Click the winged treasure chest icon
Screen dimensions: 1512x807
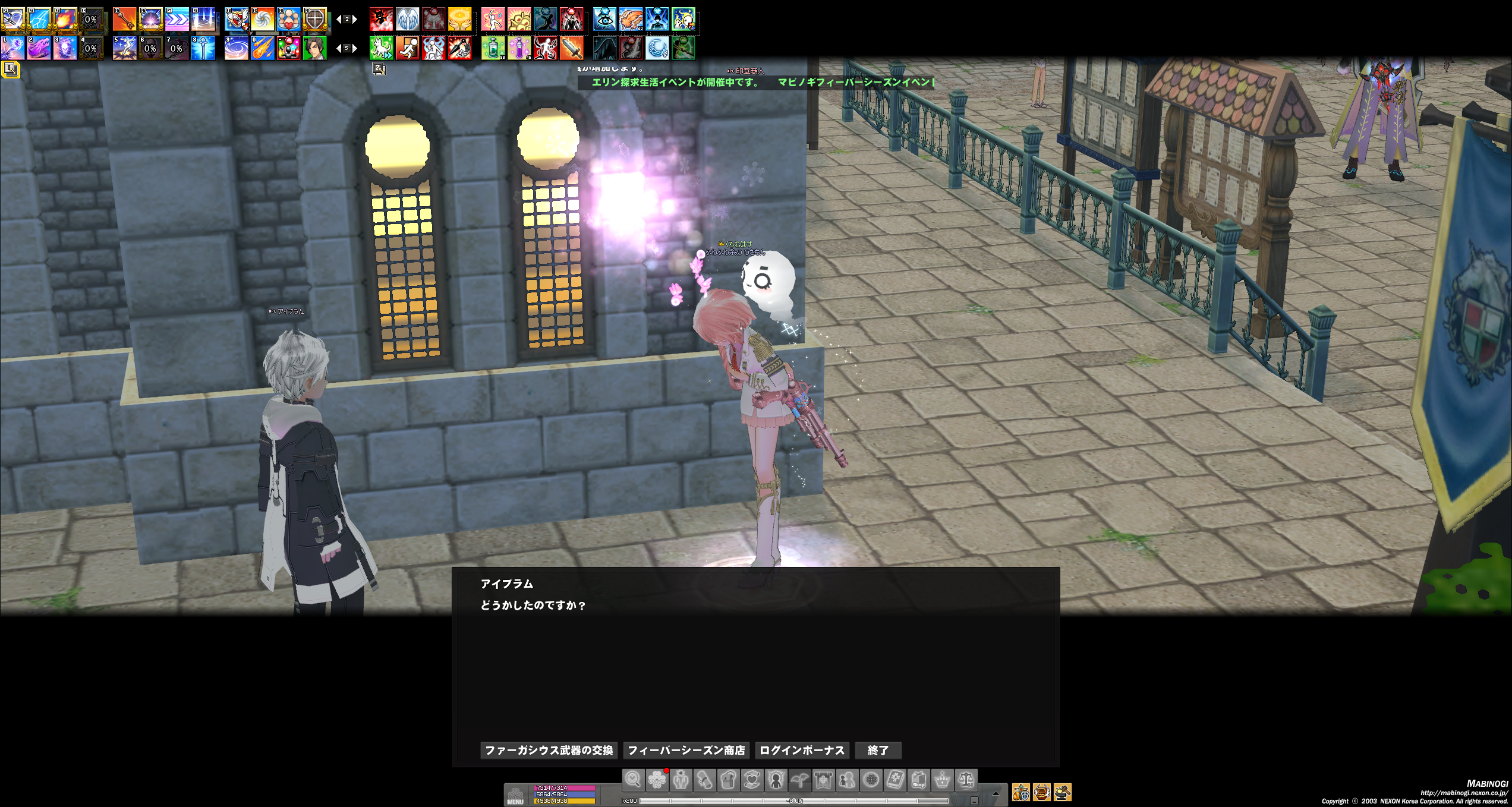tap(1041, 792)
